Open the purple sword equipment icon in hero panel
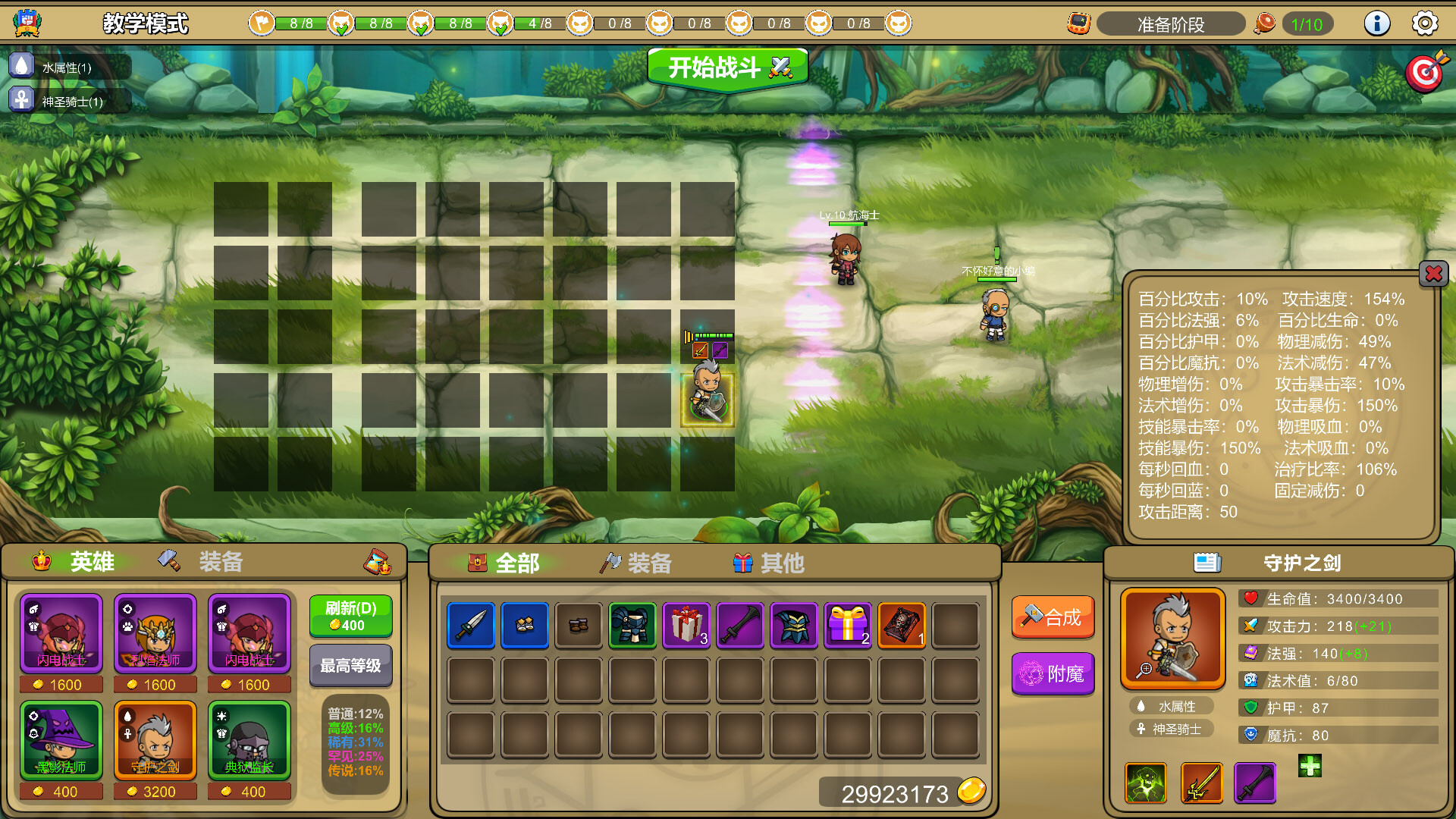This screenshot has width=1456, height=819. point(1255,783)
